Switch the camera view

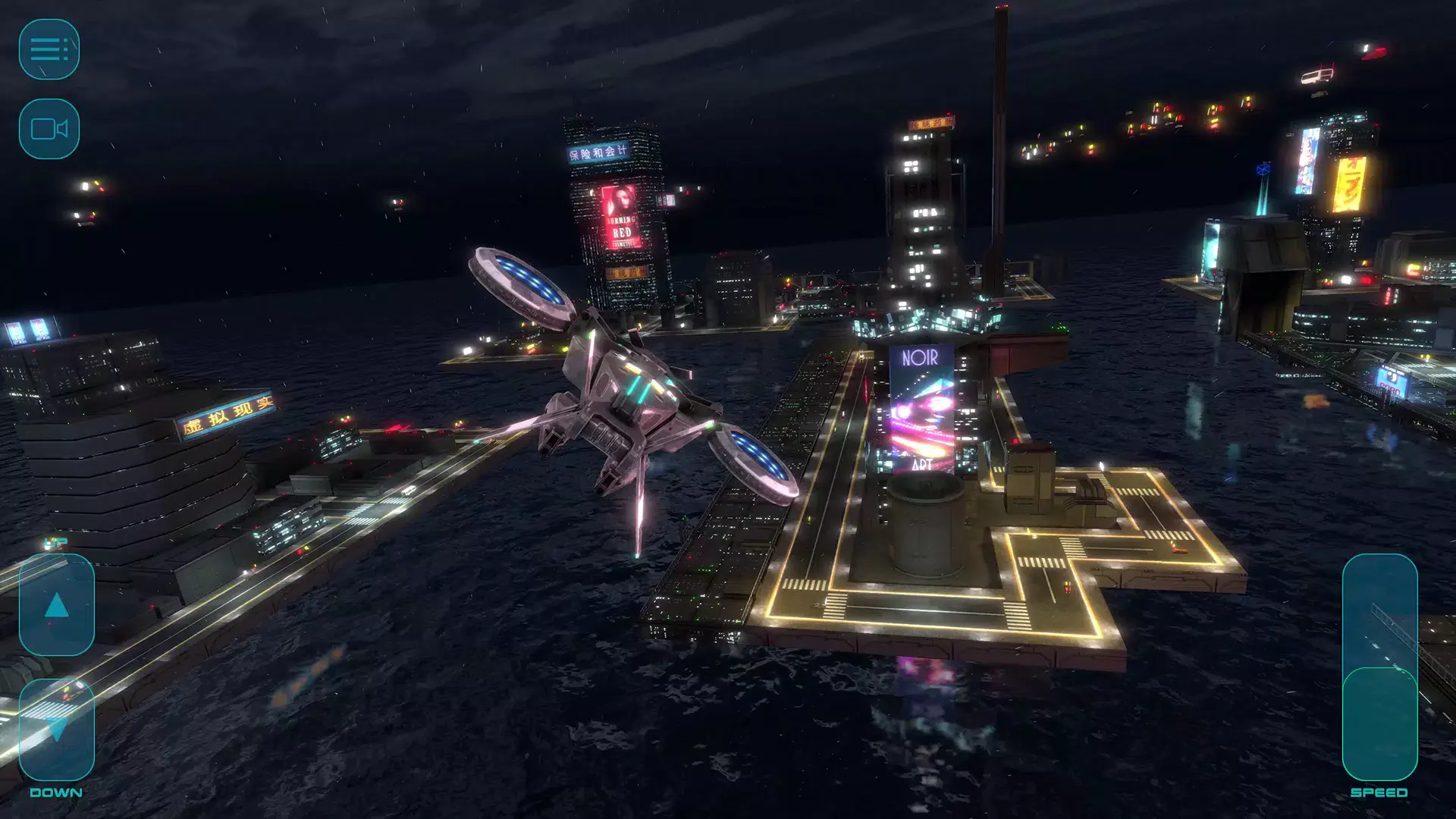click(49, 129)
